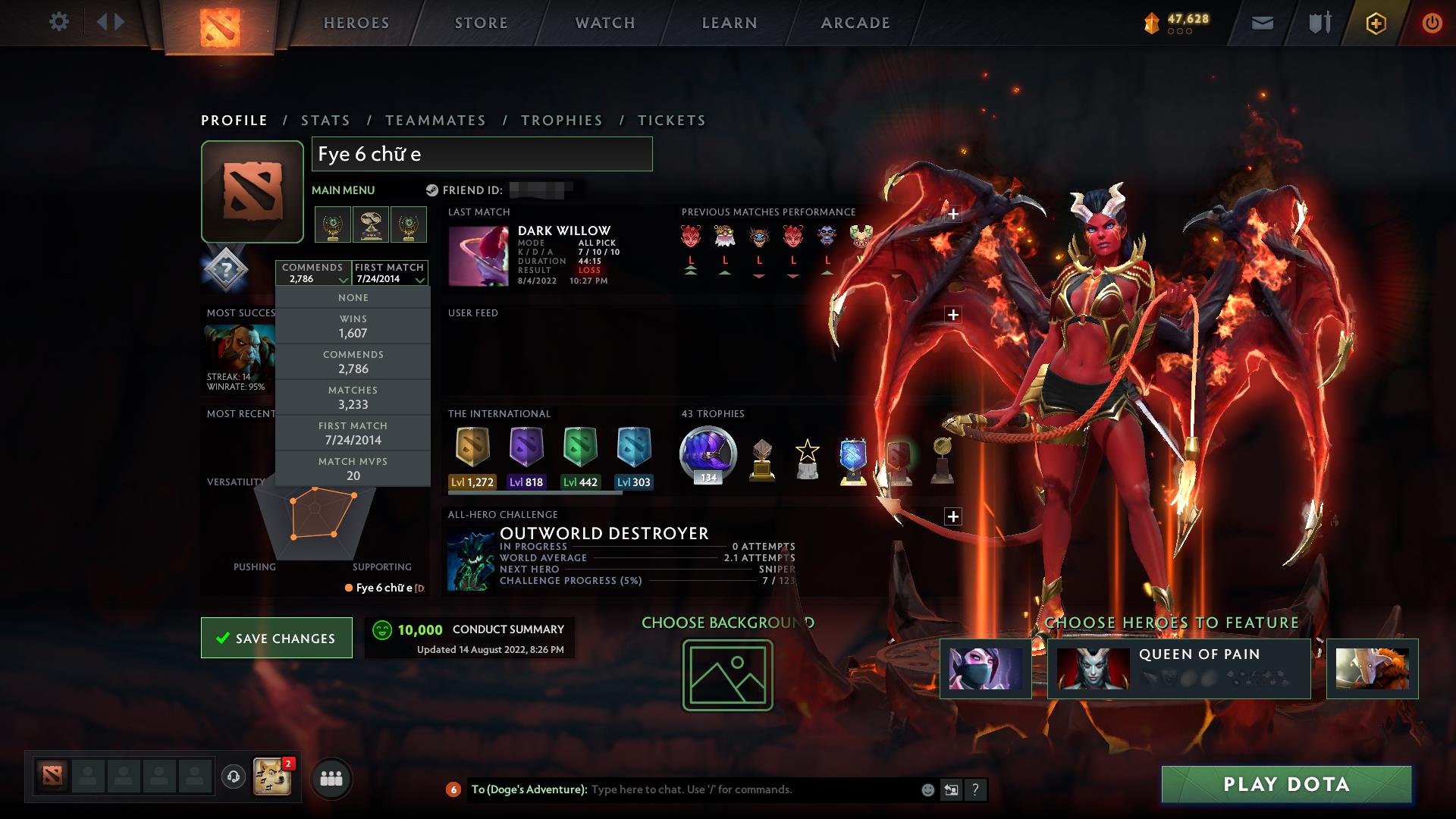The width and height of the screenshot is (1456, 819).
Task: Select Queen of Pain featured hero
Action: coord(1178,668)
